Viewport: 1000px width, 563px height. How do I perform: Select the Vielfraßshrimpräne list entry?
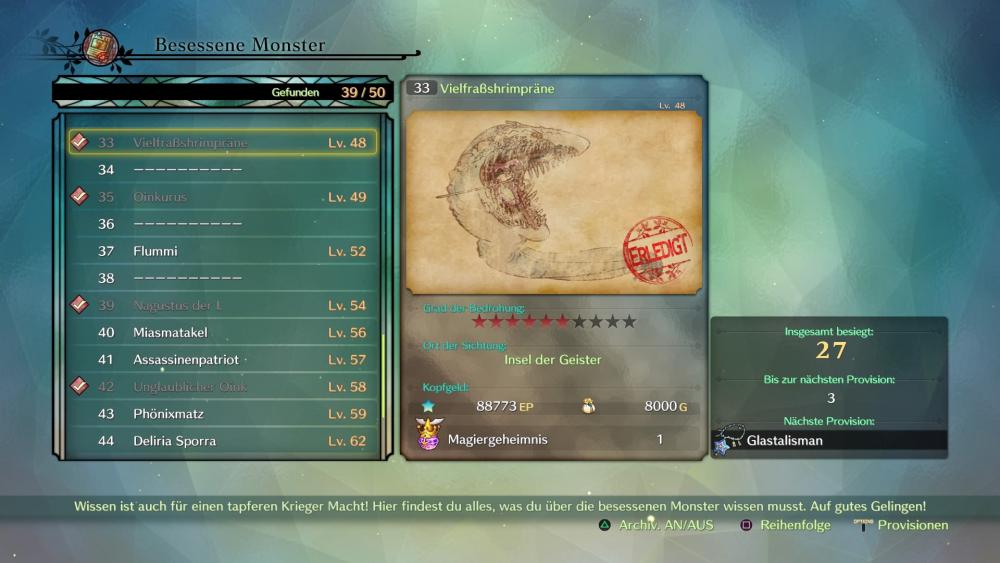coord(222,142)
